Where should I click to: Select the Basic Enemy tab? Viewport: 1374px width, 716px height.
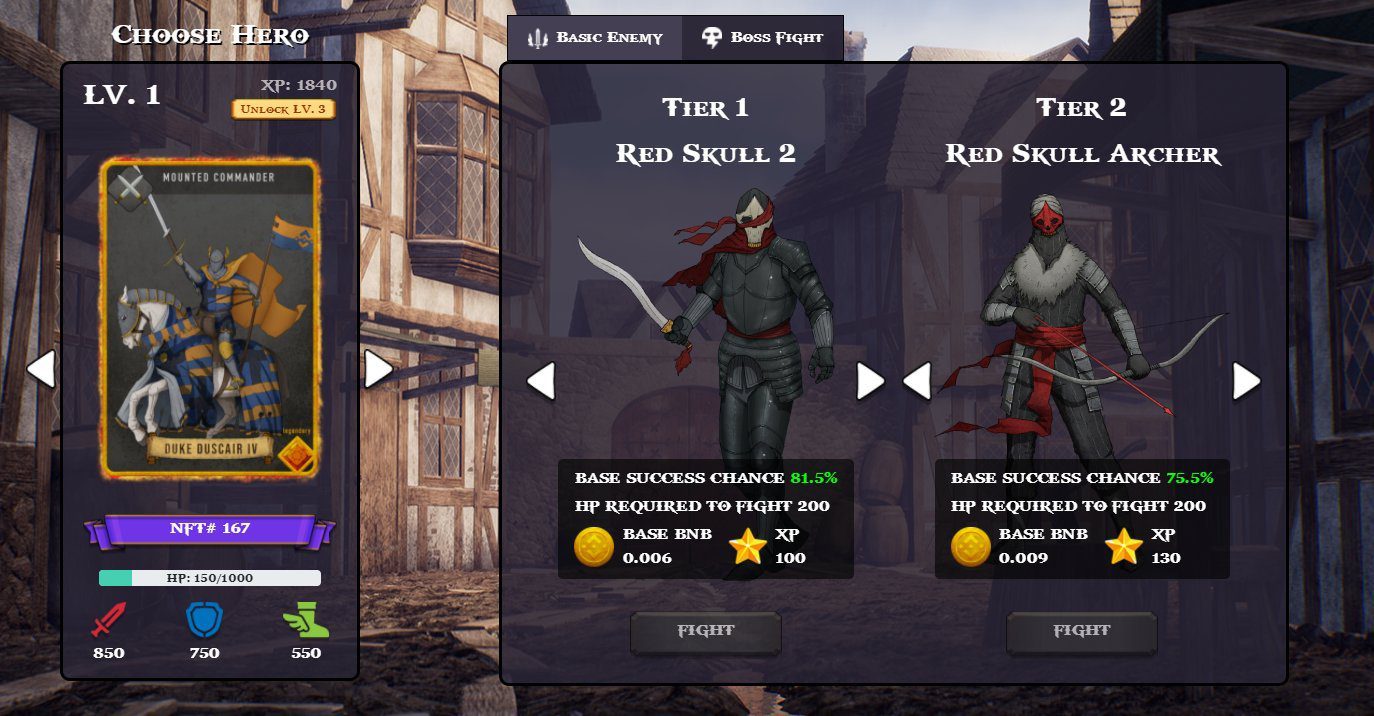click(595, 38)
